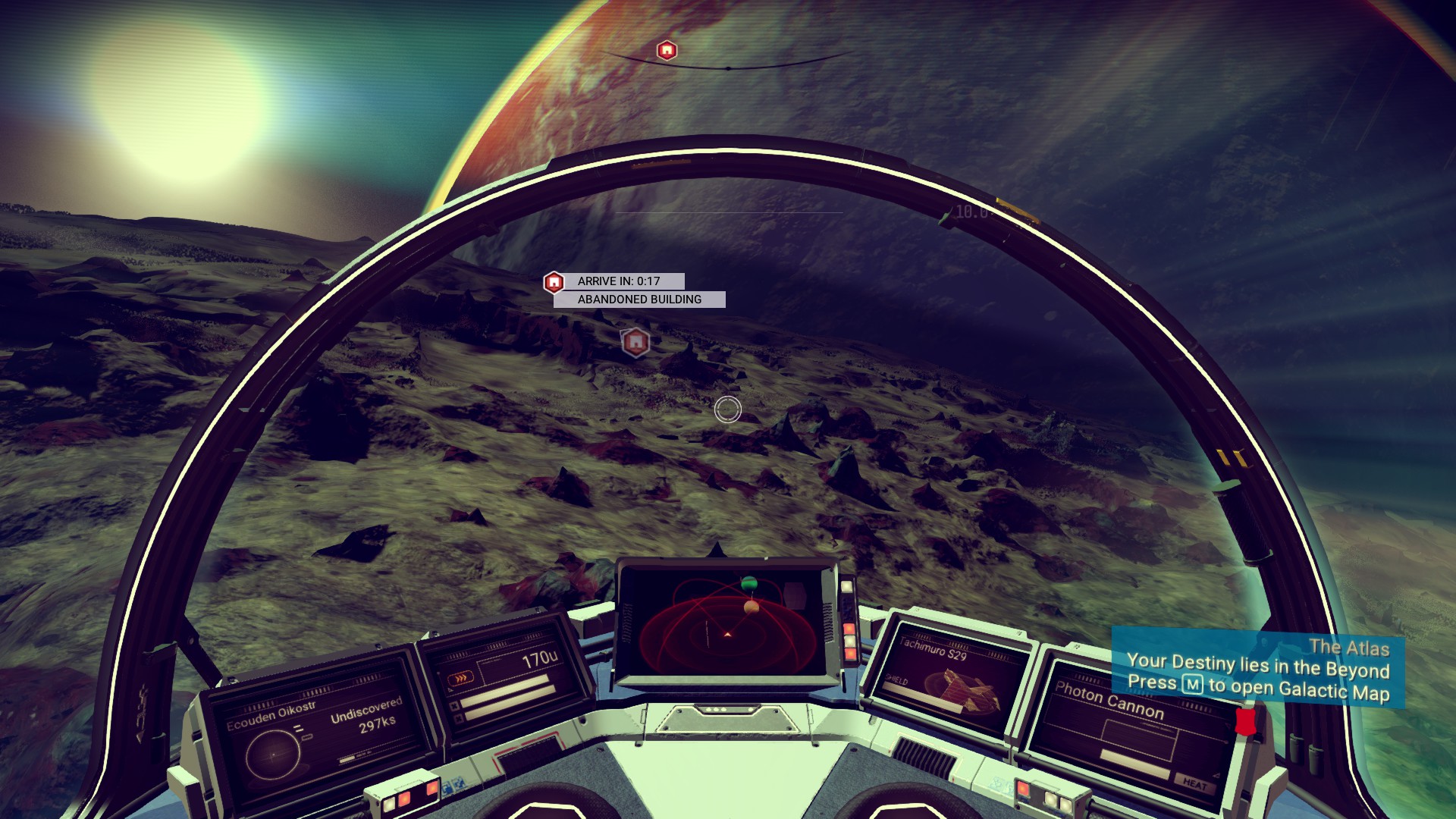Click the cockpit radar system map
This screenshot has height=819, width=1456.
click(727, 622)
